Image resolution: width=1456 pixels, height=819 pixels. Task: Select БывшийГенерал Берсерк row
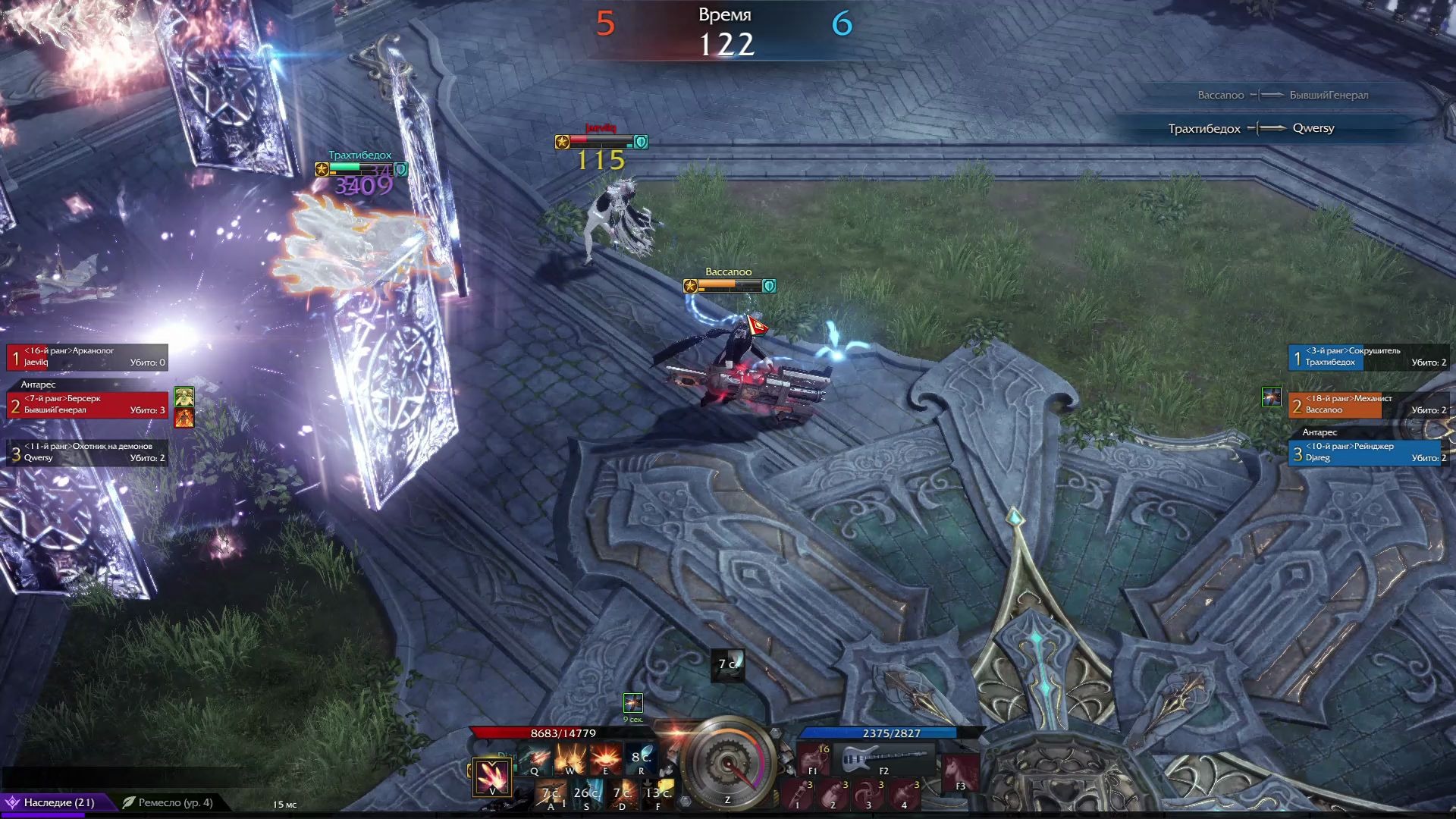87,404
